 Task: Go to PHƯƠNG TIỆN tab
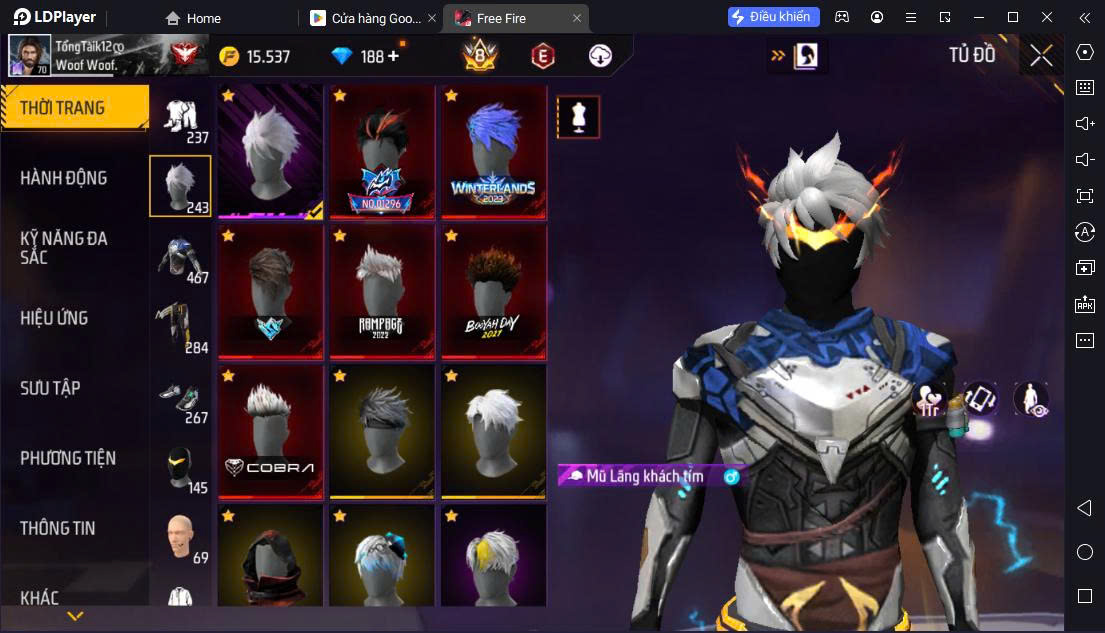pyautogui.click(x=68, y=458)
